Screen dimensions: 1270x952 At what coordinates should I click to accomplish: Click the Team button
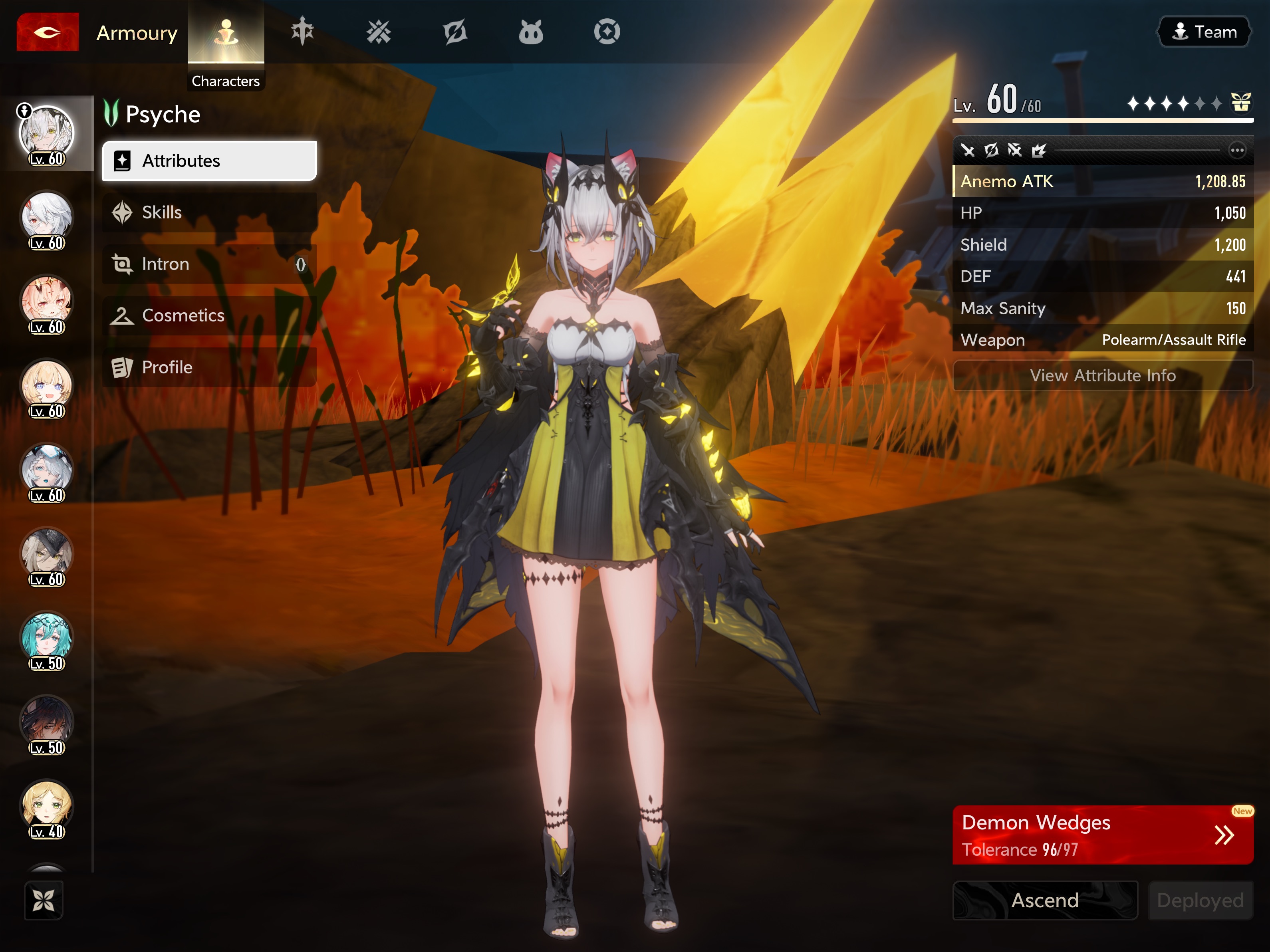click(x=1204, y=32)
